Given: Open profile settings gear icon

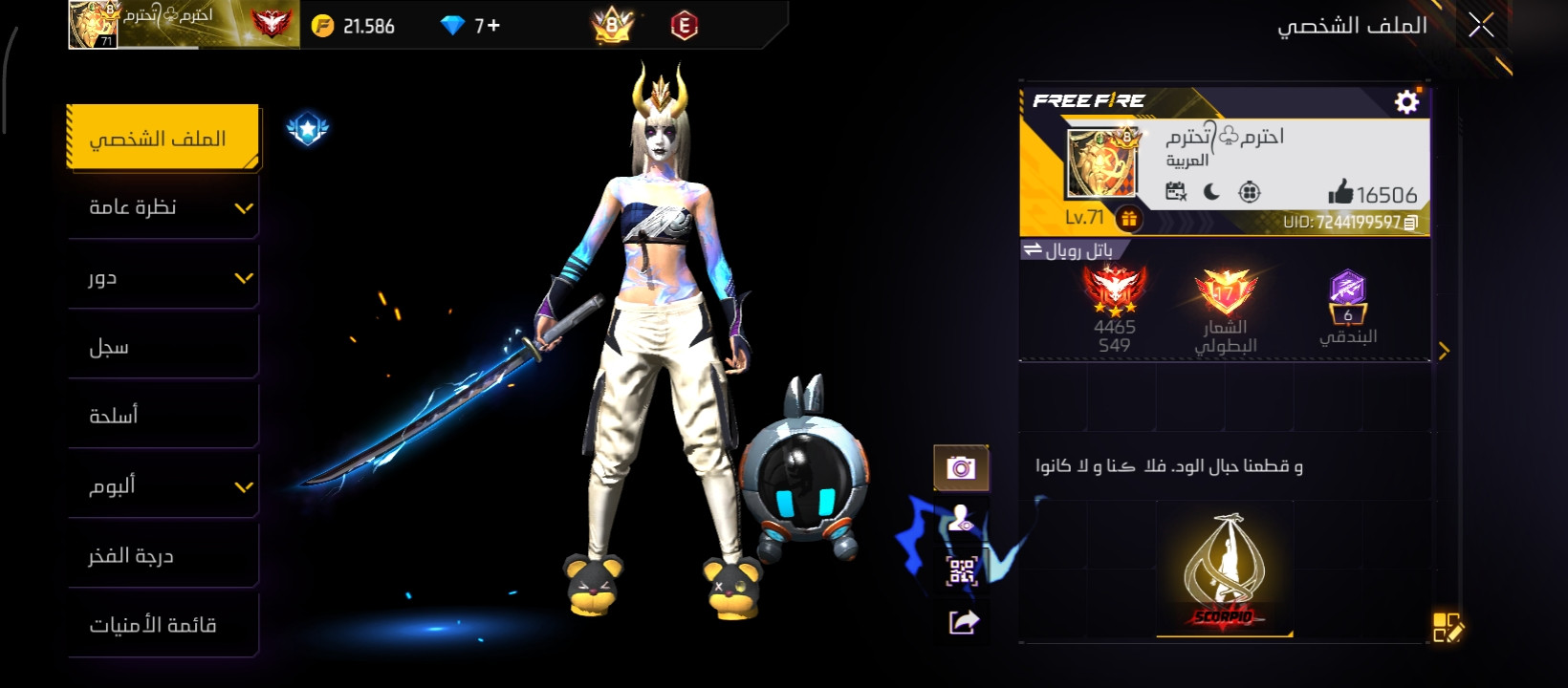Looking at the screenshot, I should (x=1406, y=101).
